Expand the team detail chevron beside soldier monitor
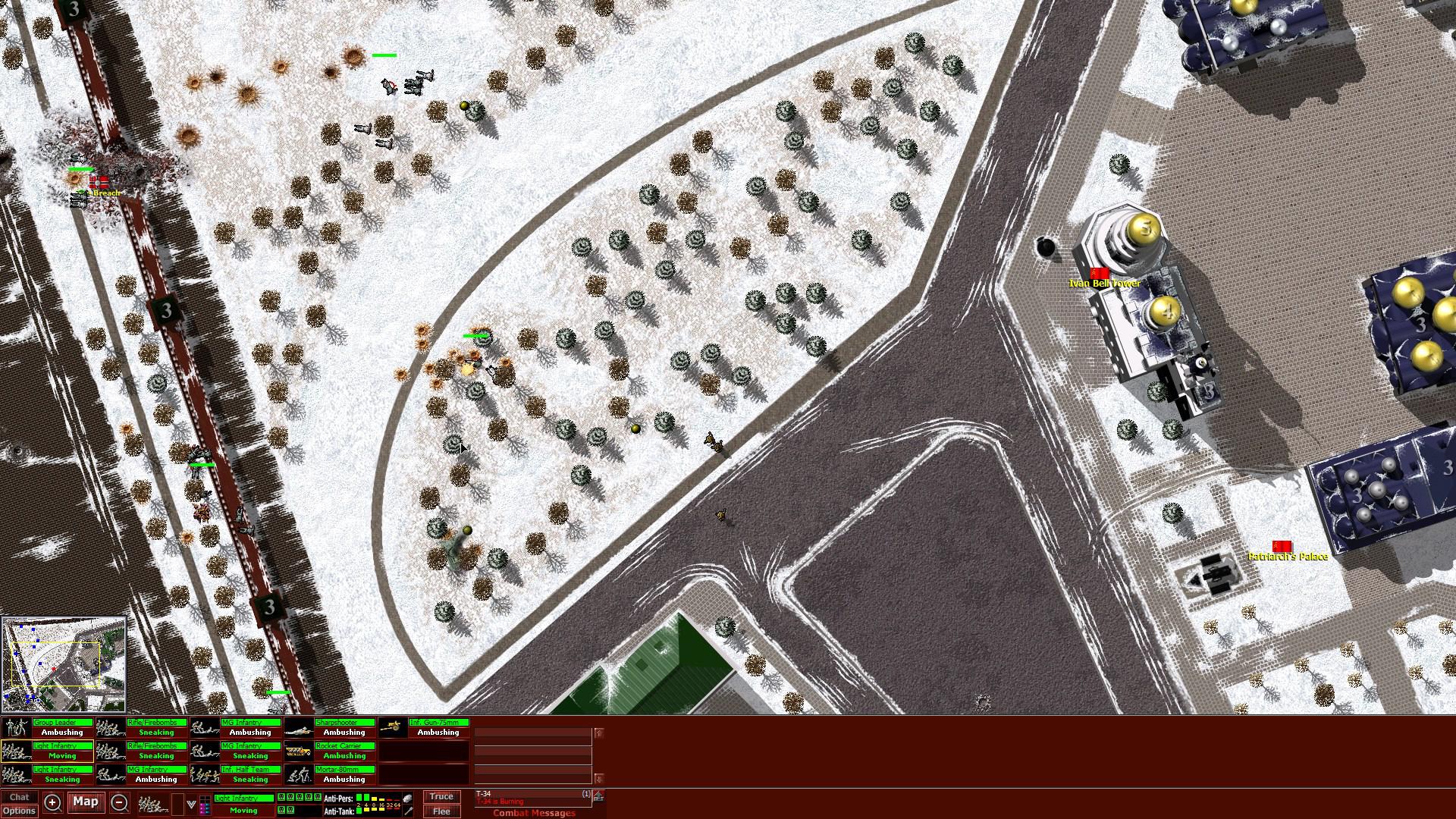1456x819 pixels. pyautogui.click(x=190, y=804)
